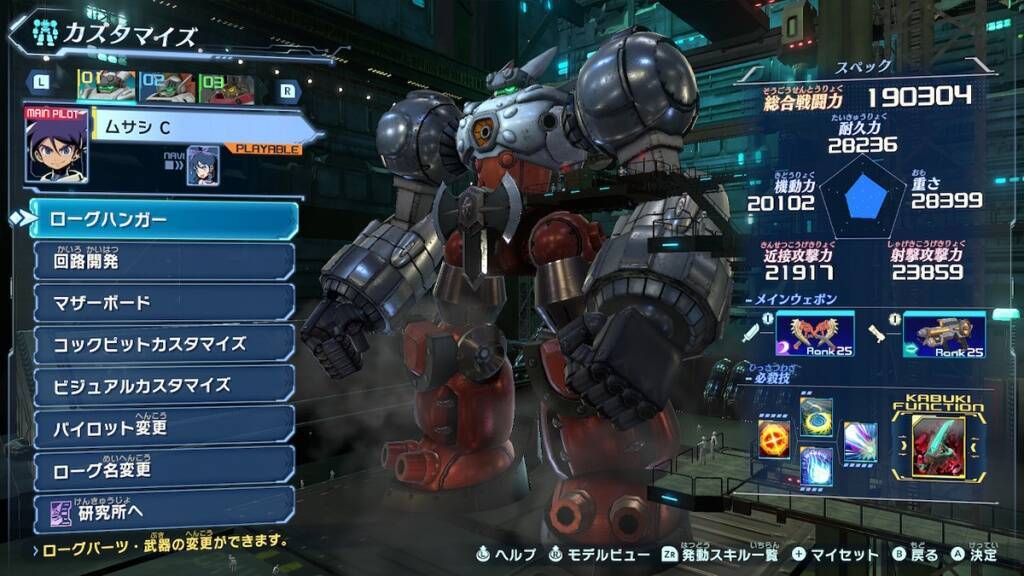Screen dimensions: 1024x576
Task: Switch to robot tab 02
Action: tap(167, 88)
